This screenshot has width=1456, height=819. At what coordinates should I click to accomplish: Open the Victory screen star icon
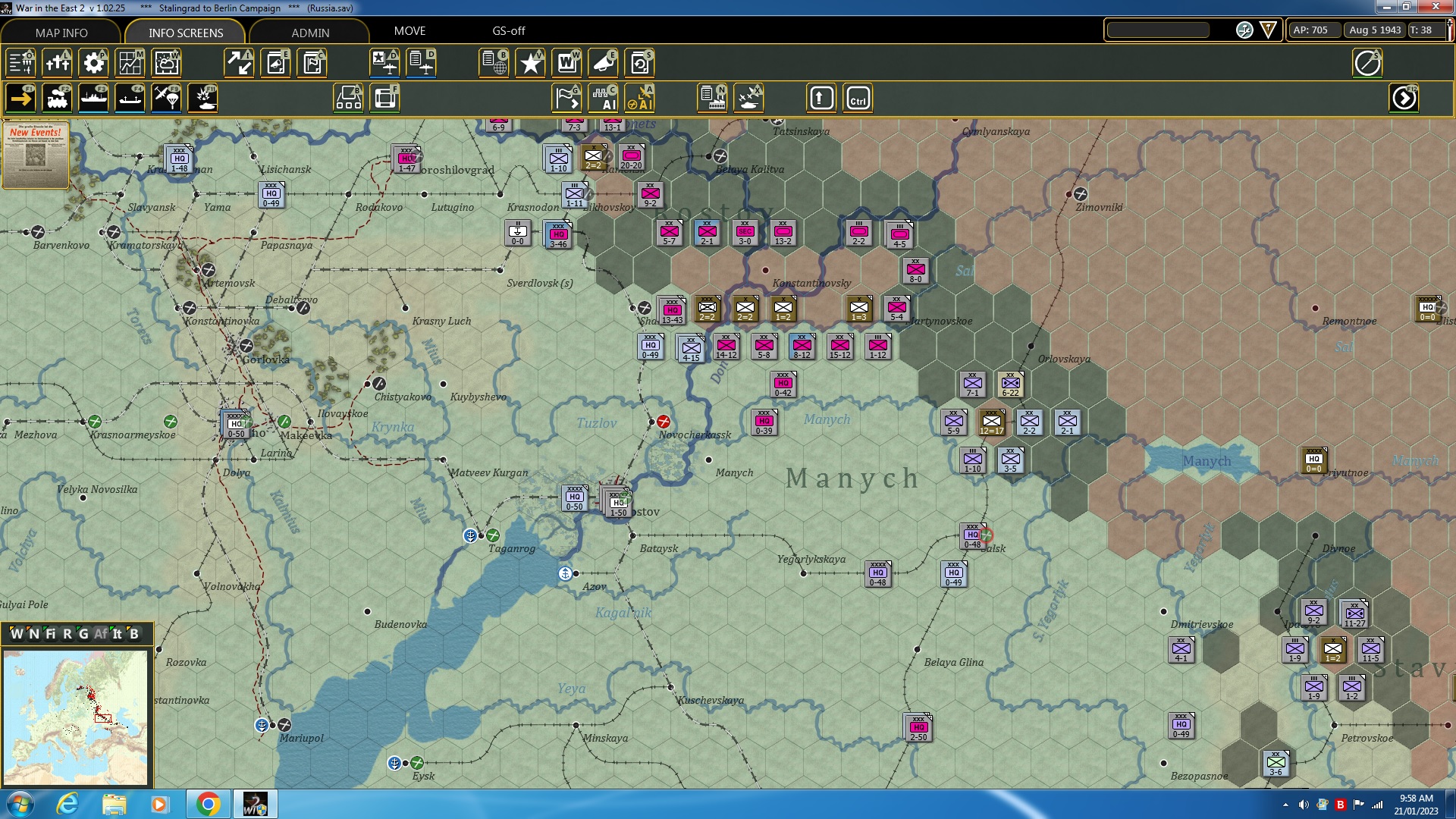[x=530, y=63]
